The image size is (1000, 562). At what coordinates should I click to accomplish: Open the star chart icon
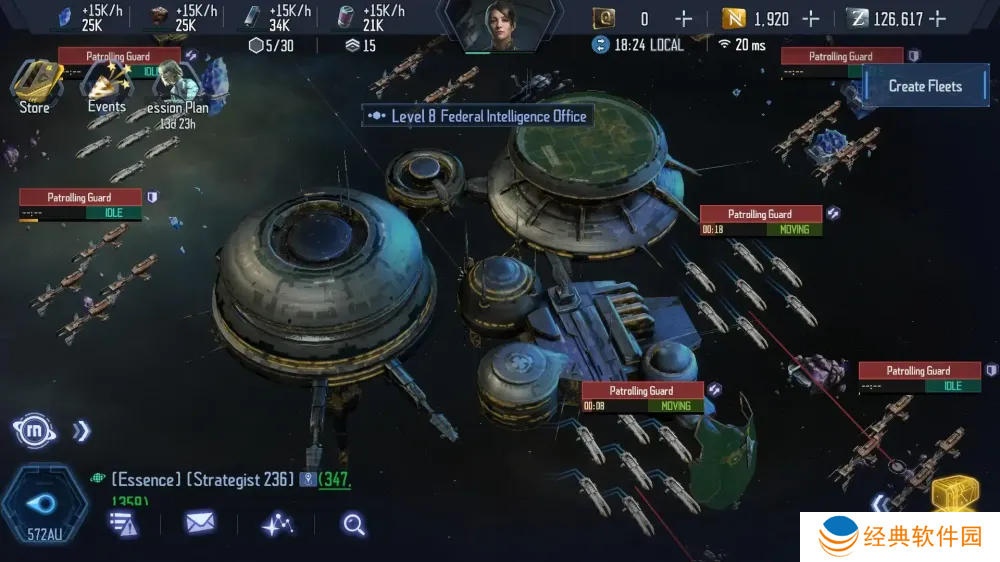[x=277, y=523]
